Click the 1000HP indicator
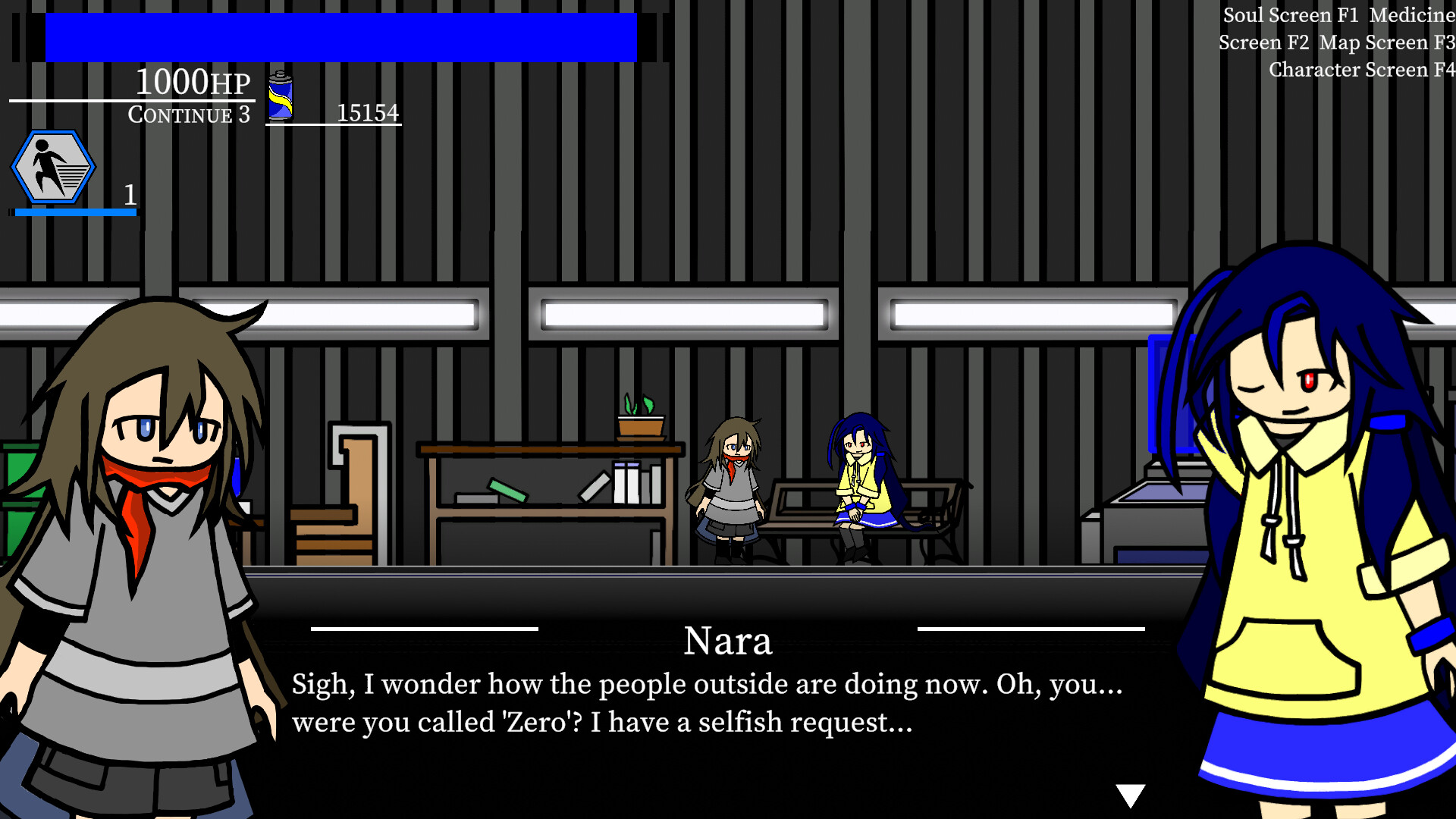The height and width of the screenshot is (819, 1456). pos(192,82)
